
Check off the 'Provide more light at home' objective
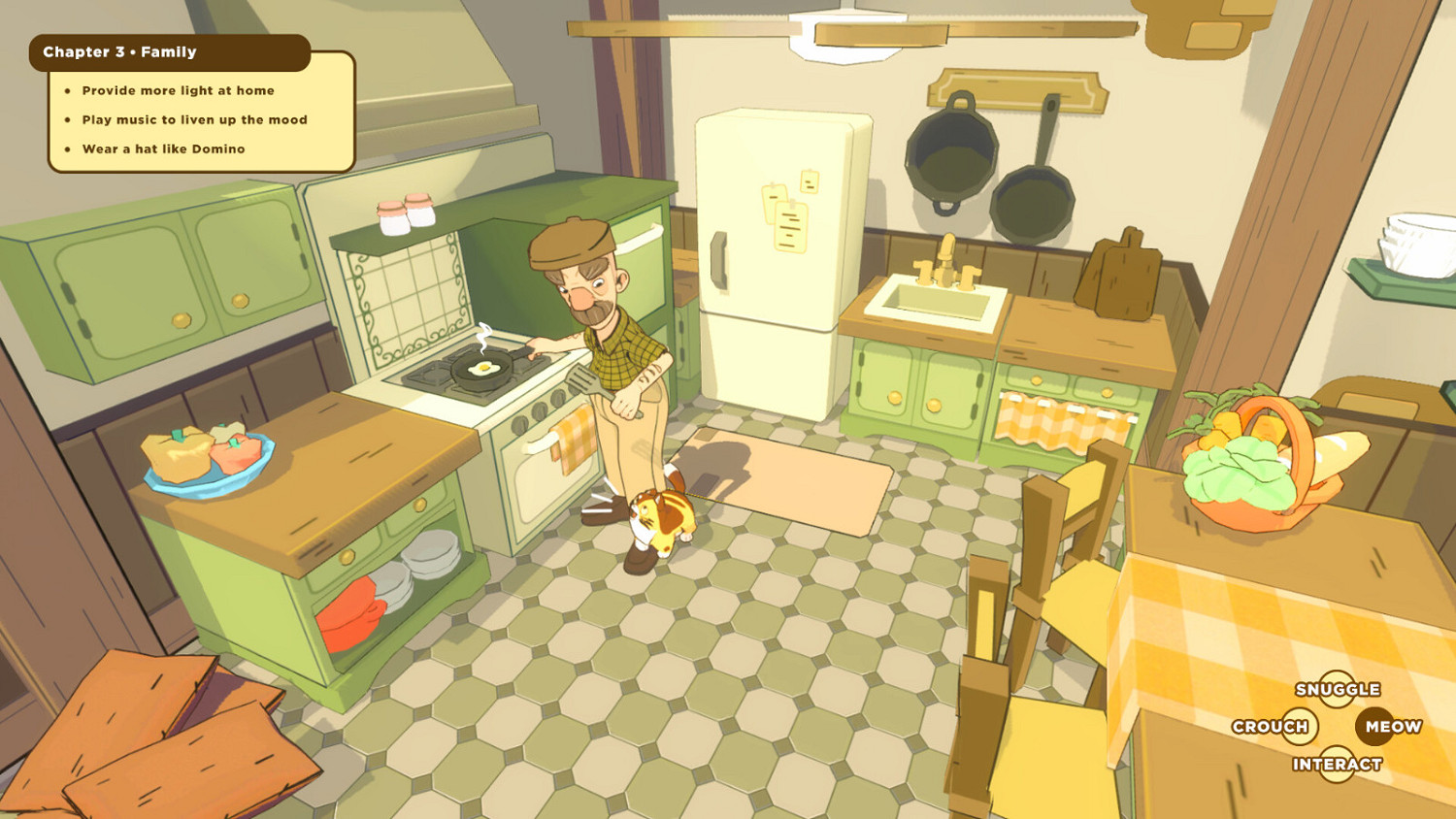point(177,90)
